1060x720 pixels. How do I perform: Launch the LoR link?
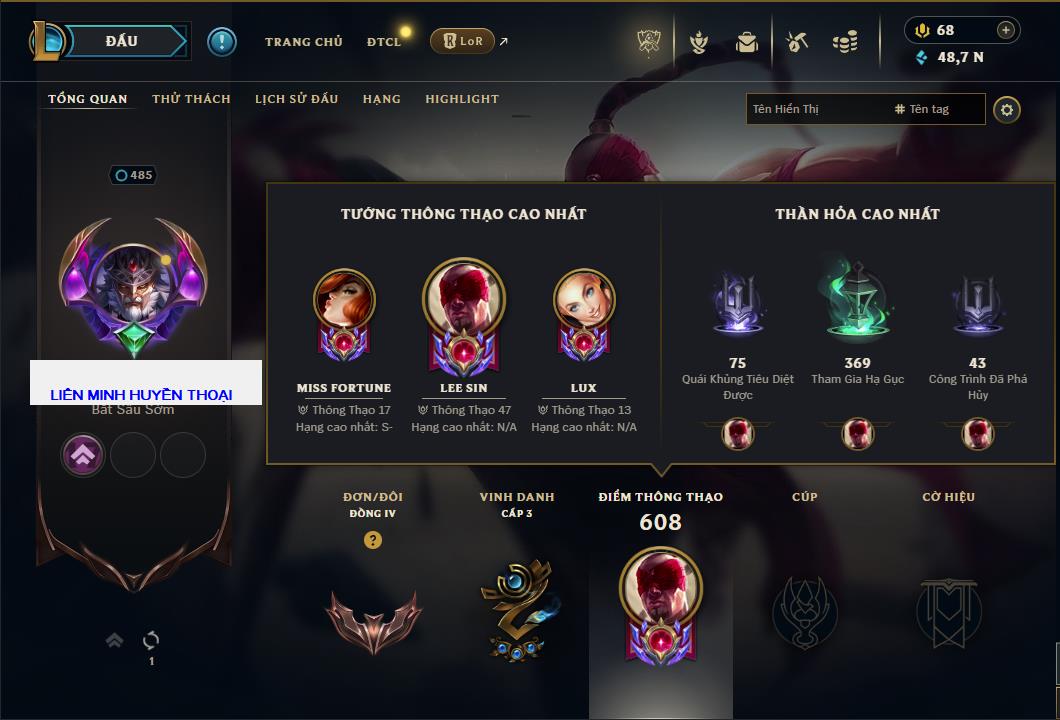pyautogui.click(x=463, y=41)
